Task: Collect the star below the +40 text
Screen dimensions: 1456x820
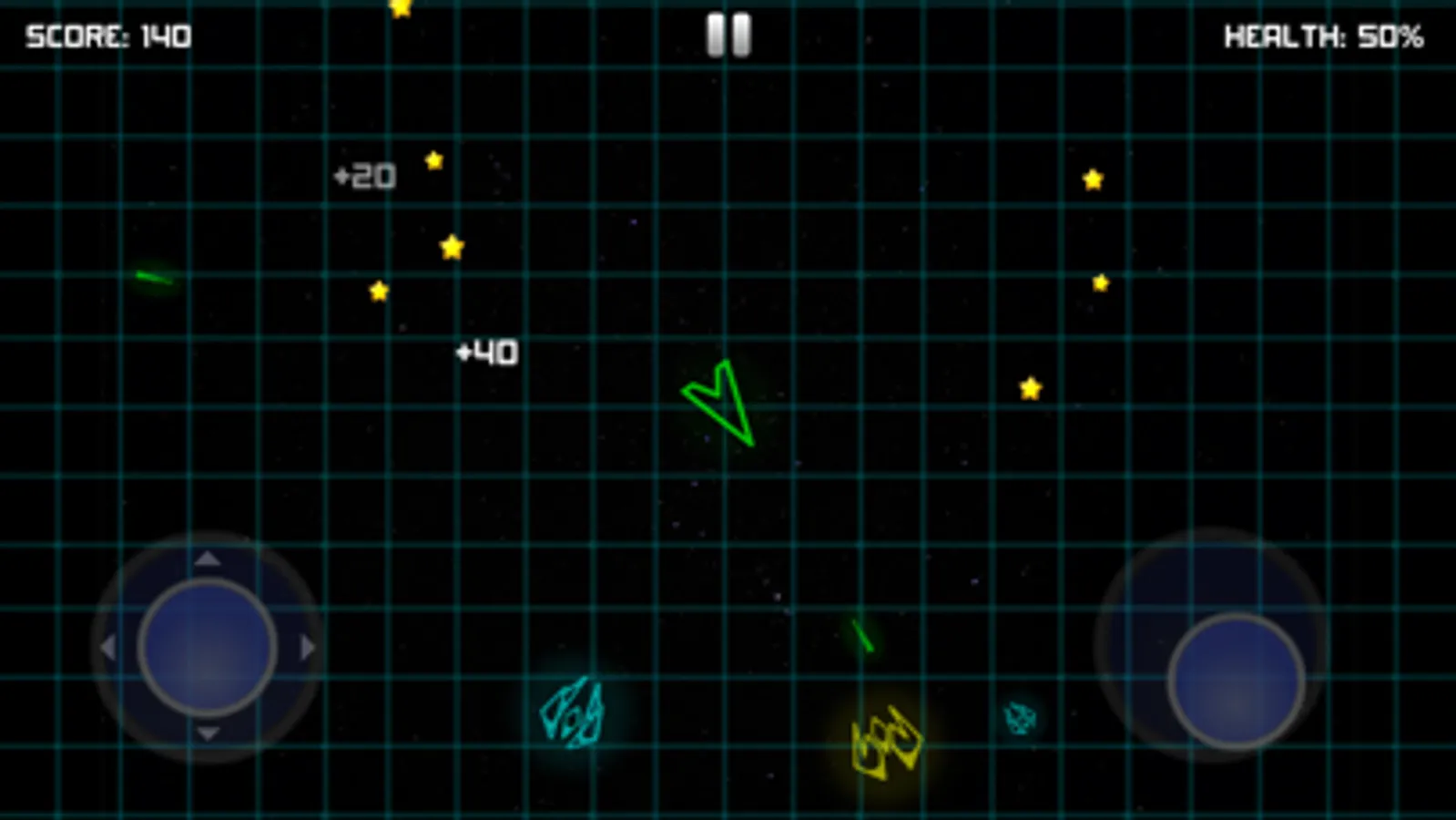Action: (377, 290)
